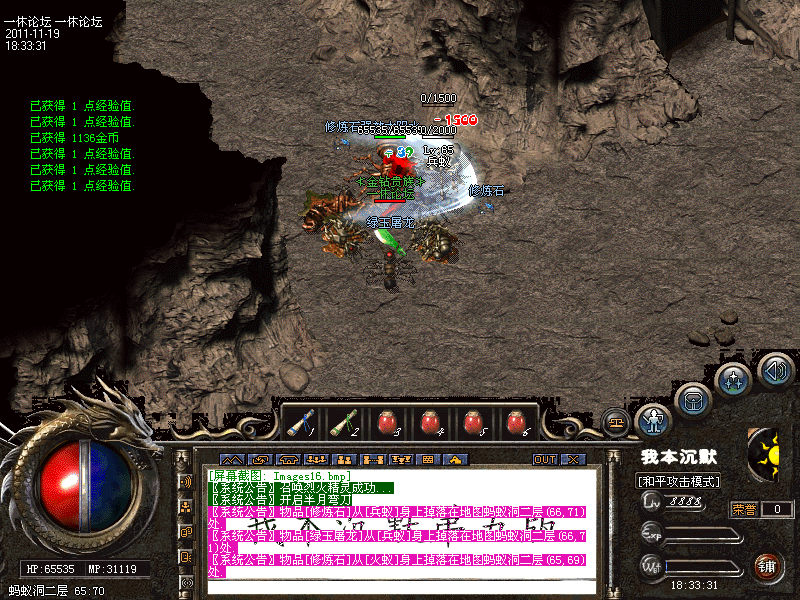This screenshot has height=600, width=800.
Task: Open the skills sparkle round button
Action: pyautogui.click(x=733, y=381)
